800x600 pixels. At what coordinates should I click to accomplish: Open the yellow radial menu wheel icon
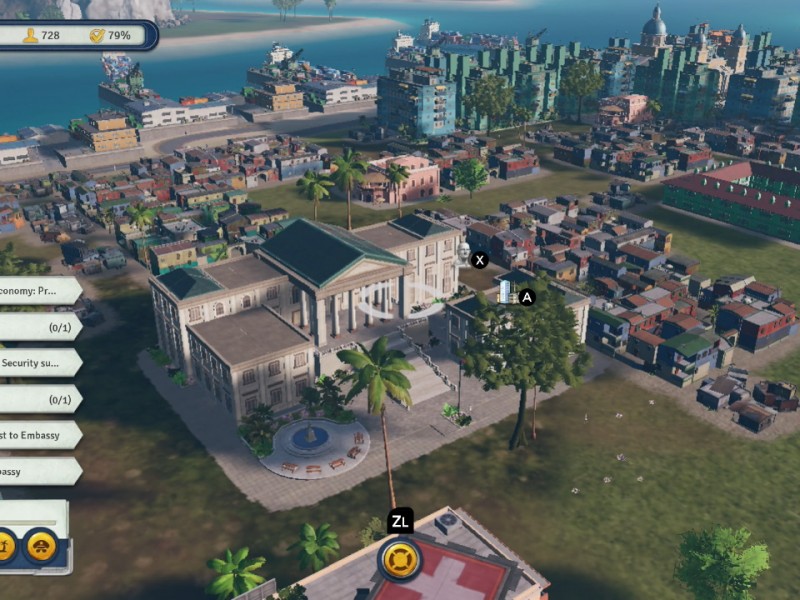pos(399,558)
